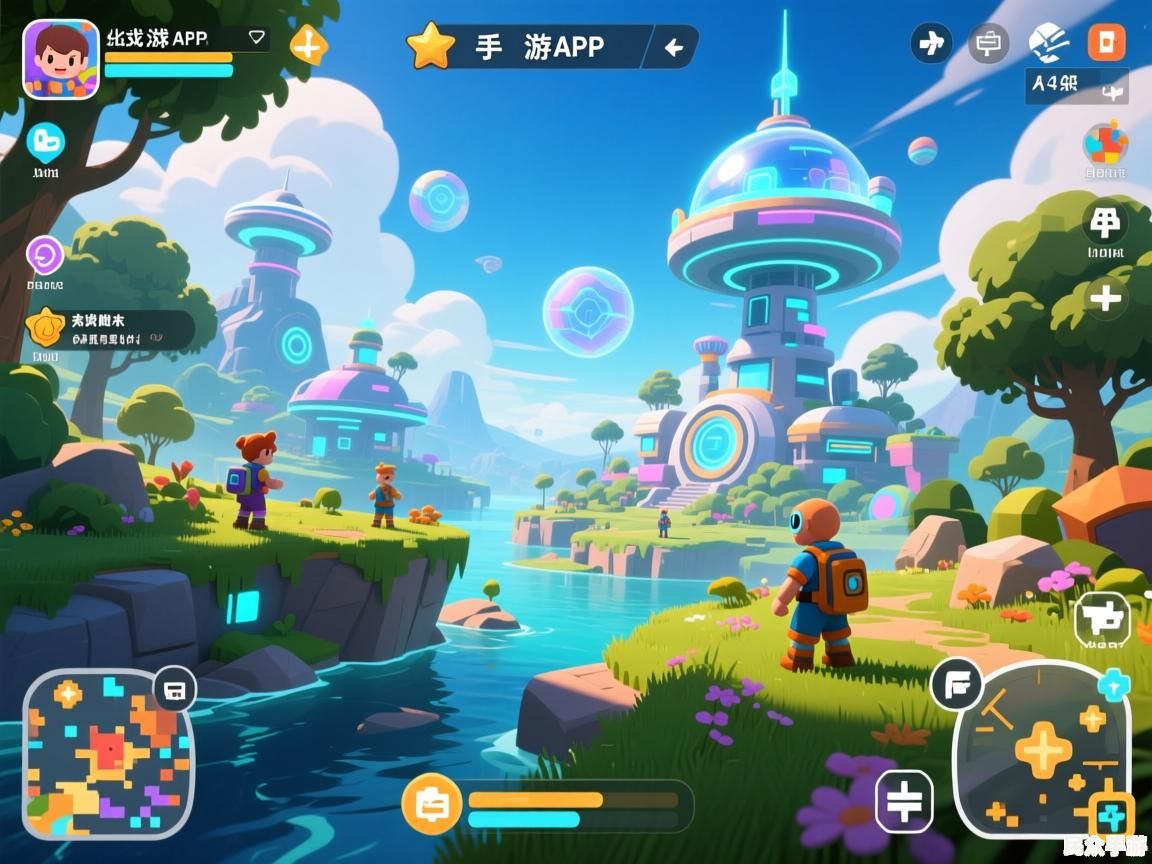Screen dimensions: 1152x864
Task: Open the pixel minimap
Action: click(107, 754)
